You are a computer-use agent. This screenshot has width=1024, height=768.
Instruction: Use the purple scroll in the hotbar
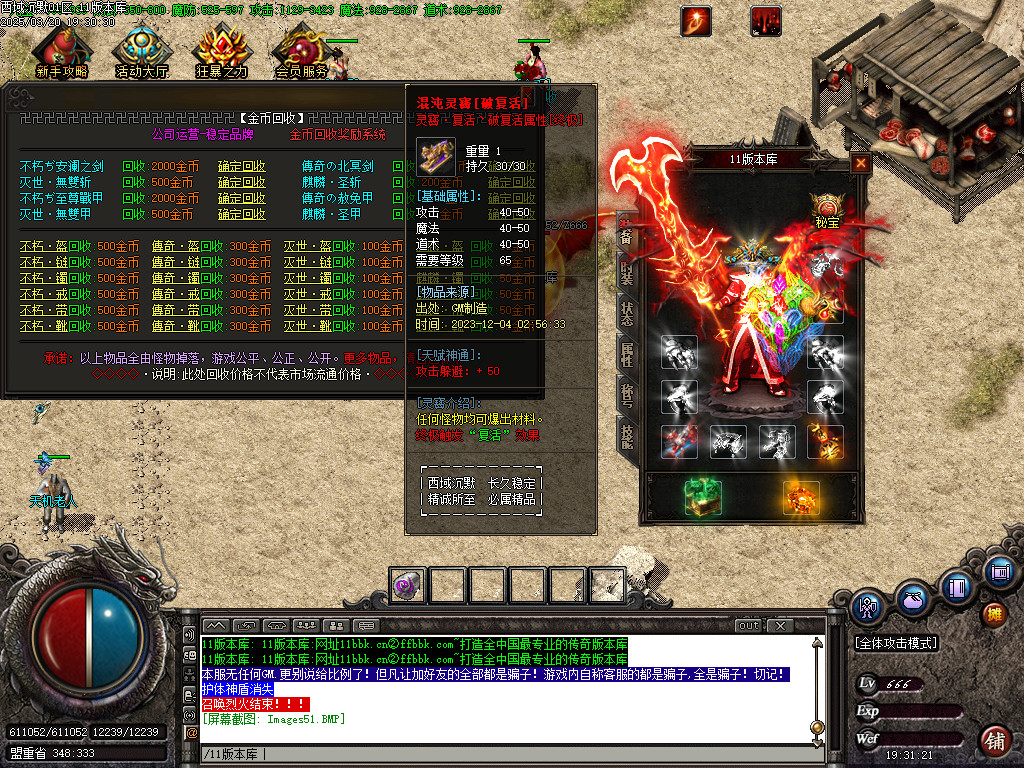408,585
